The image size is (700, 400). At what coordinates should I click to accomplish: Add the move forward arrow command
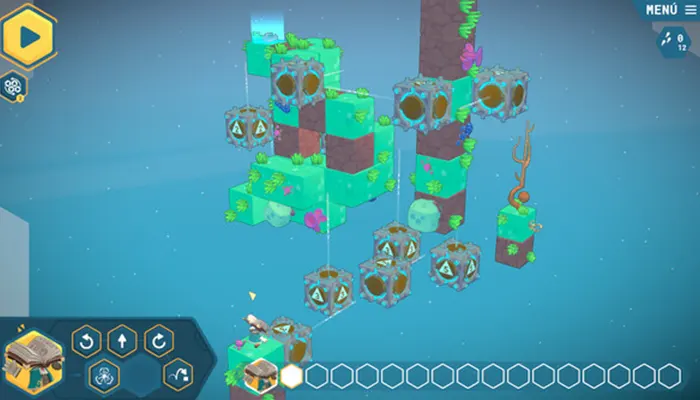click(122, 342)
